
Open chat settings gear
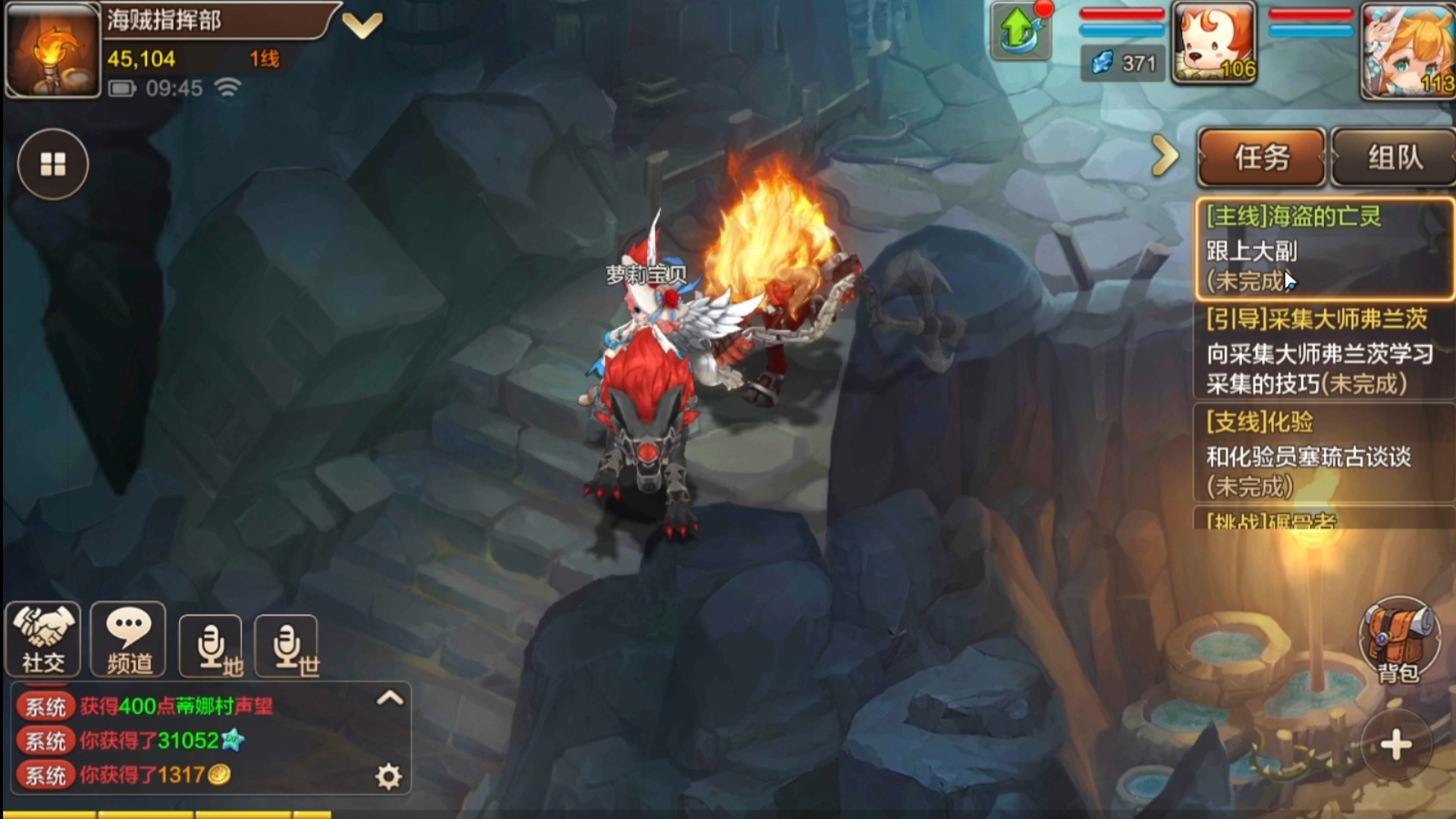coord(388,777)
